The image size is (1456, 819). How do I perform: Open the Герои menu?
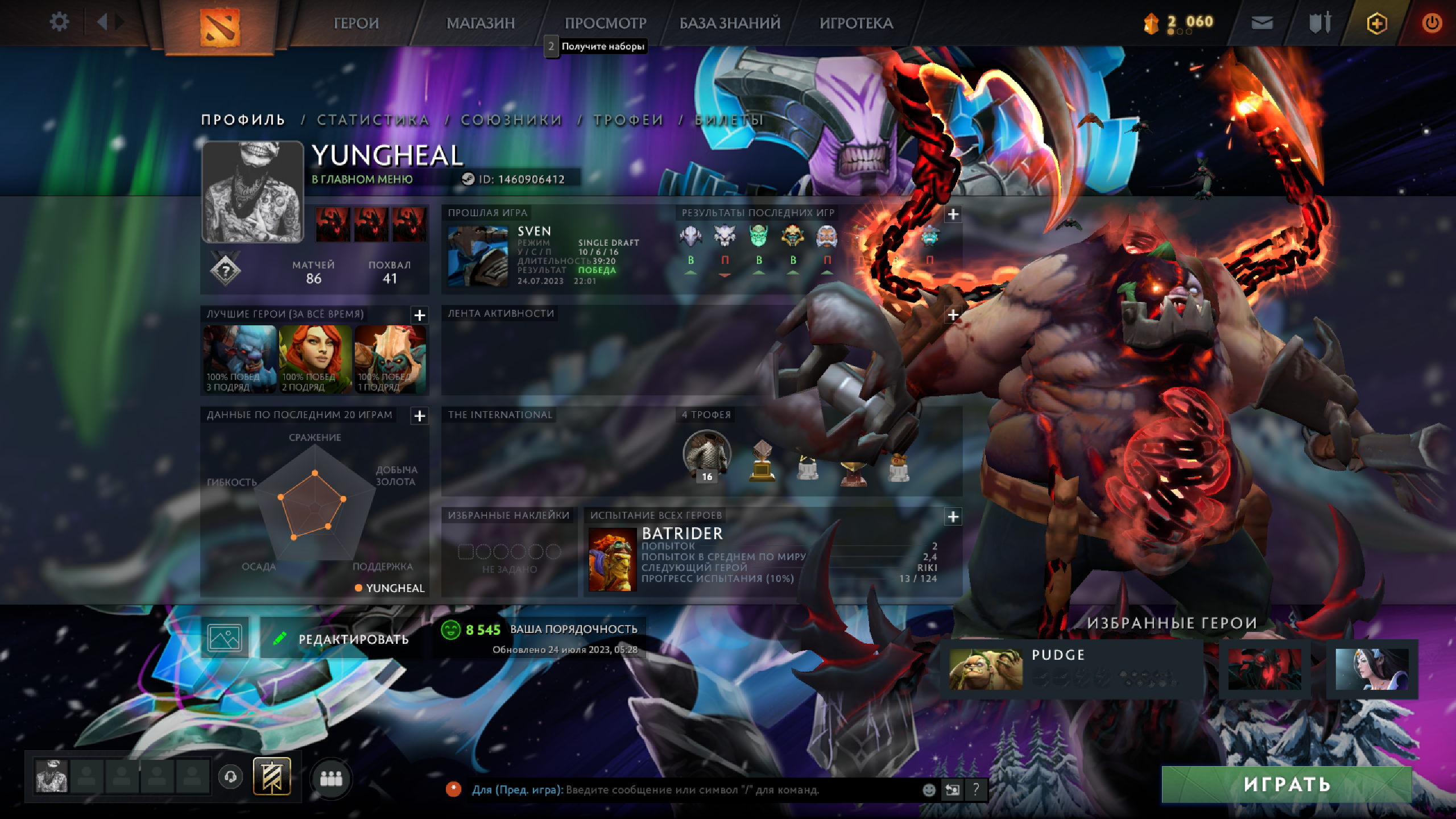pyautogui.click(x=356, y=23)
